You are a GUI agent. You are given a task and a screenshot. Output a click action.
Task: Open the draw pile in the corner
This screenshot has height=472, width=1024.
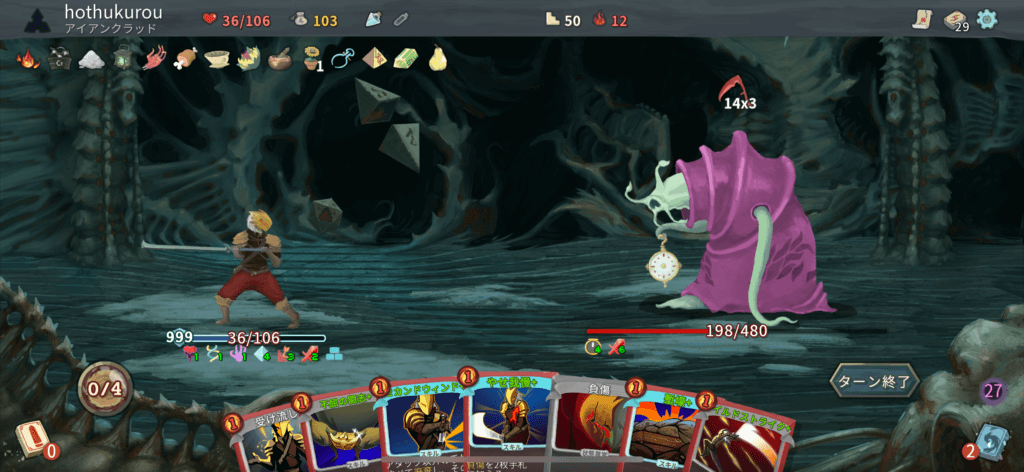(x=30, y=440)
